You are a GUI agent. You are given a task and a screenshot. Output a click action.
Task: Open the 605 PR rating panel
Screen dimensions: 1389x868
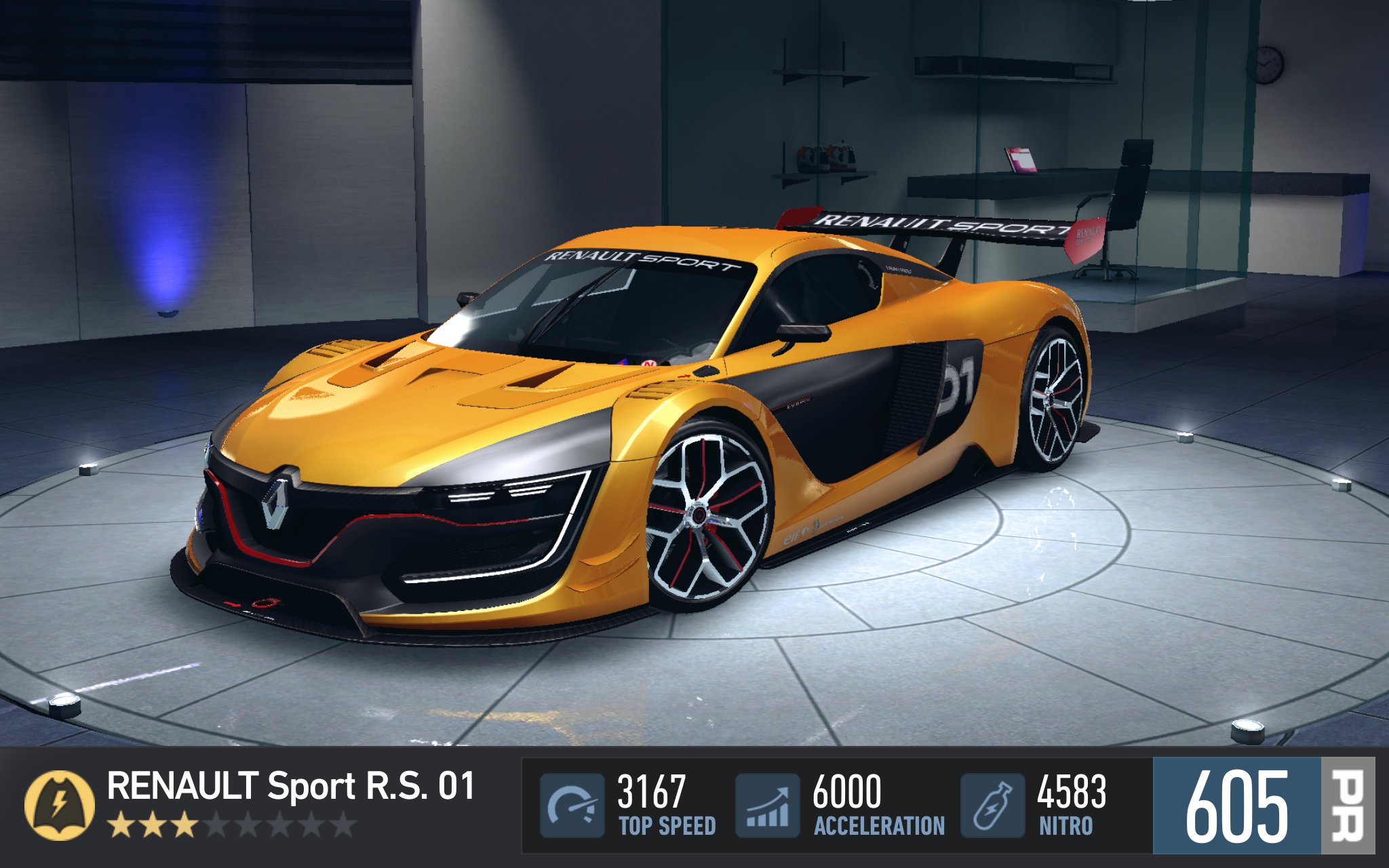(x=1263, y=806)
